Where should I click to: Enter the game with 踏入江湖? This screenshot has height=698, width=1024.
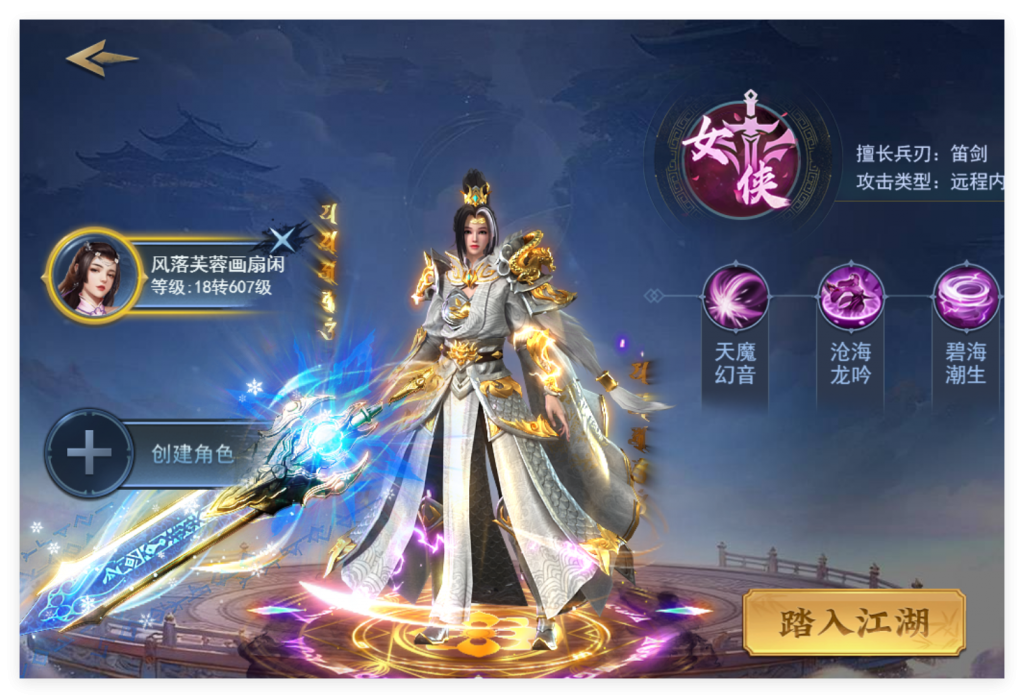[x=853, y=622]
